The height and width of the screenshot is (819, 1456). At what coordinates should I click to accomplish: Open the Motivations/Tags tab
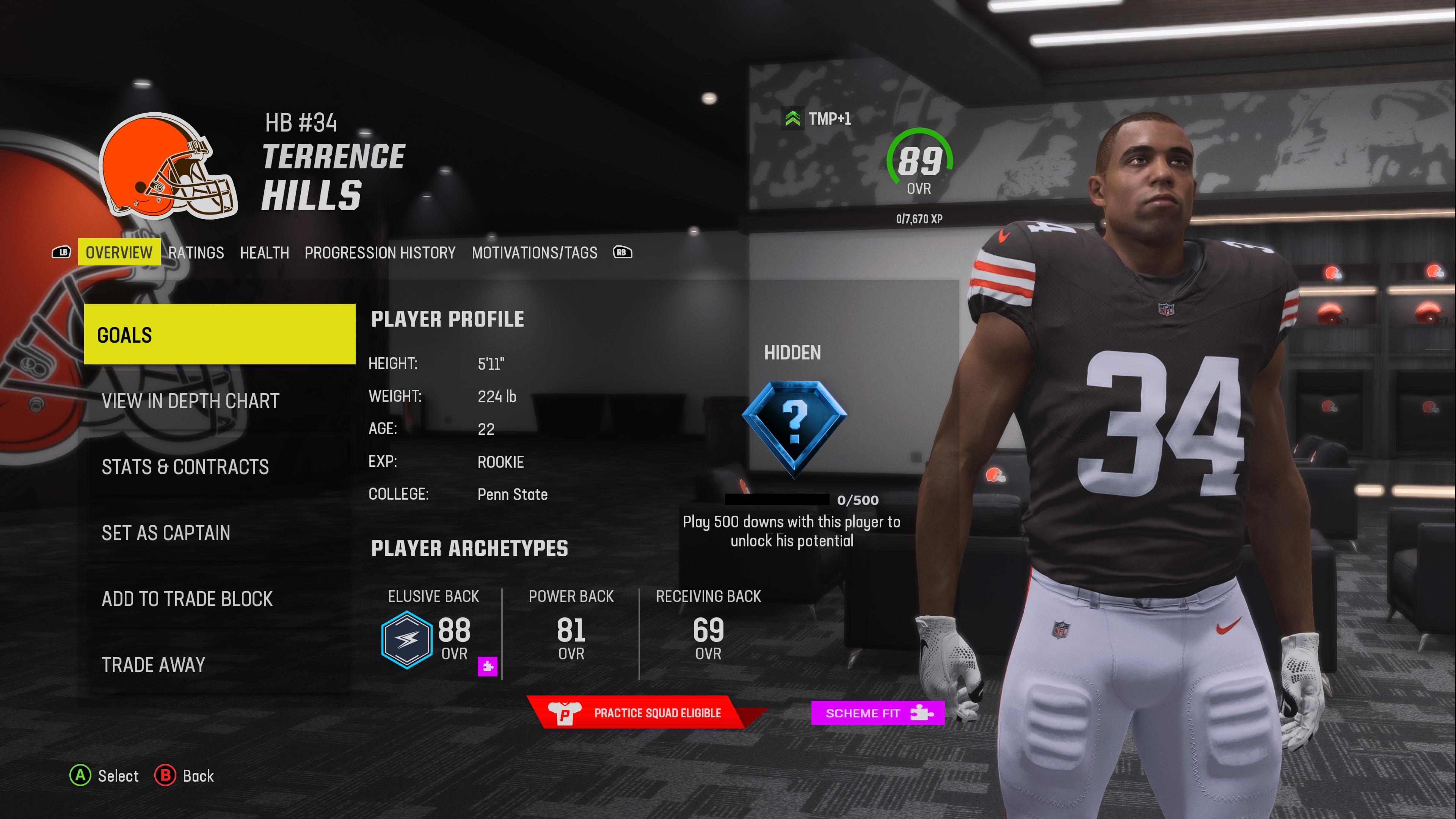point(535,253)
